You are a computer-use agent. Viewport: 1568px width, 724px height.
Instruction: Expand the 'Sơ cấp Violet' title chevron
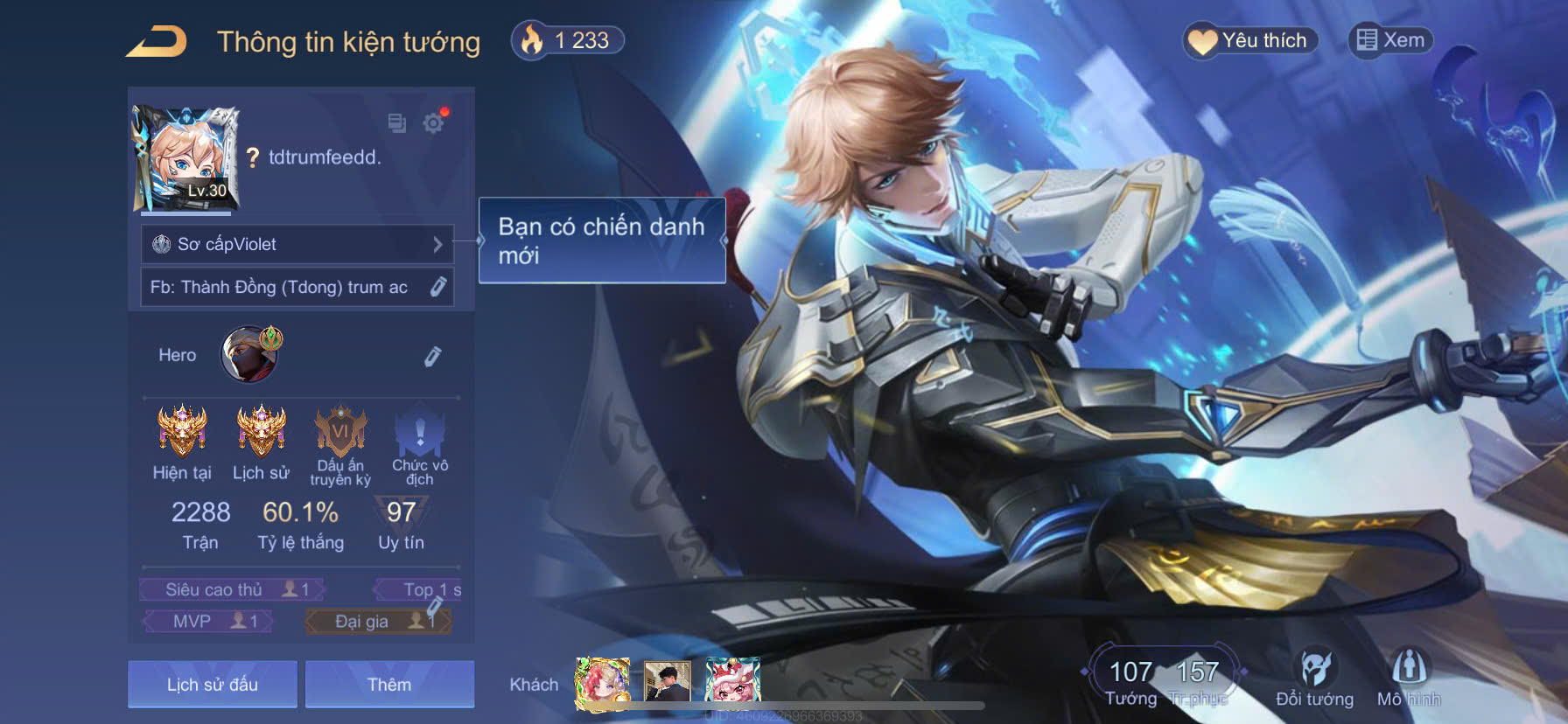[x=438, y=245]
